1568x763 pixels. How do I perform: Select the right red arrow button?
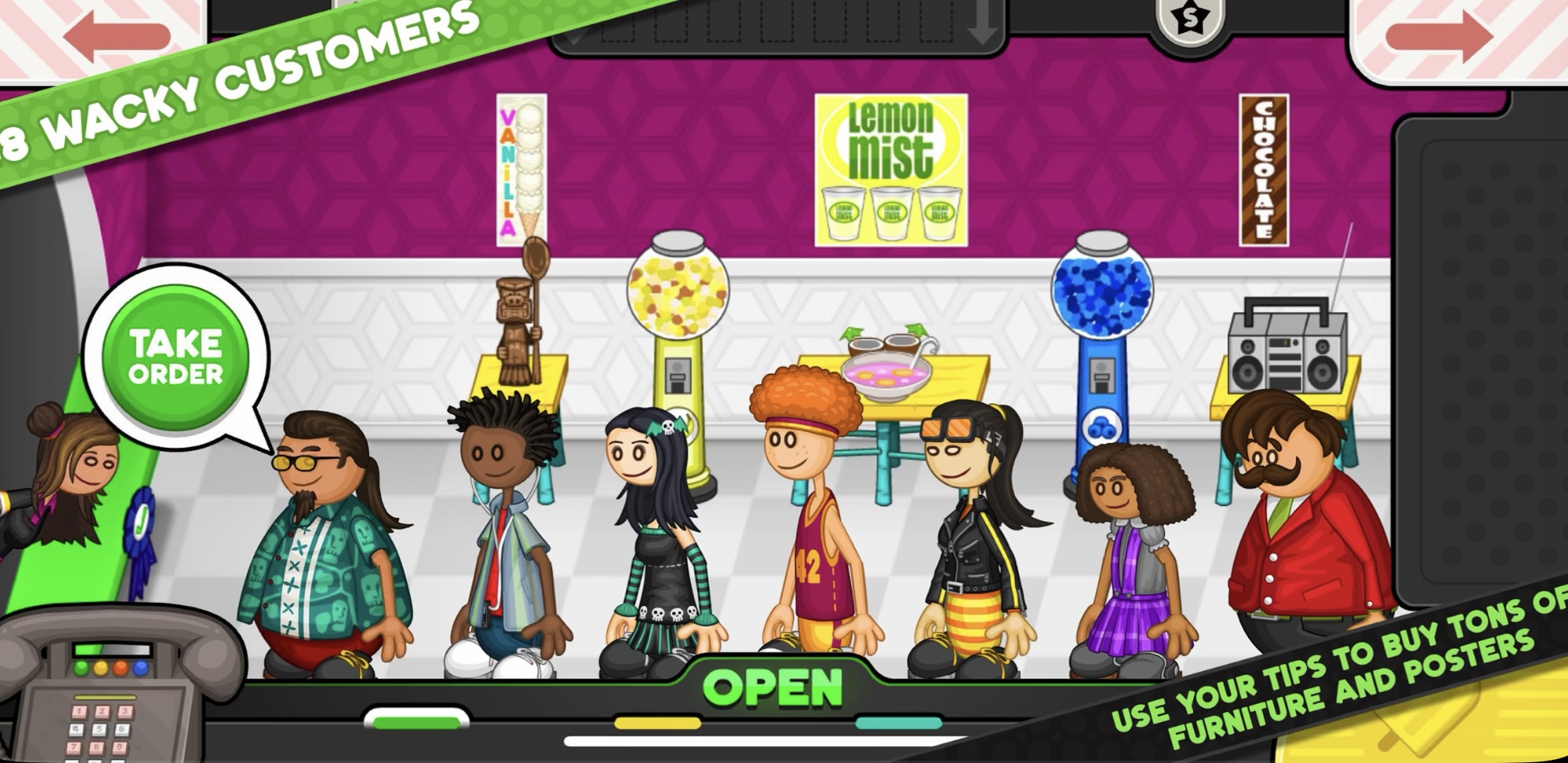[1439, 37]
